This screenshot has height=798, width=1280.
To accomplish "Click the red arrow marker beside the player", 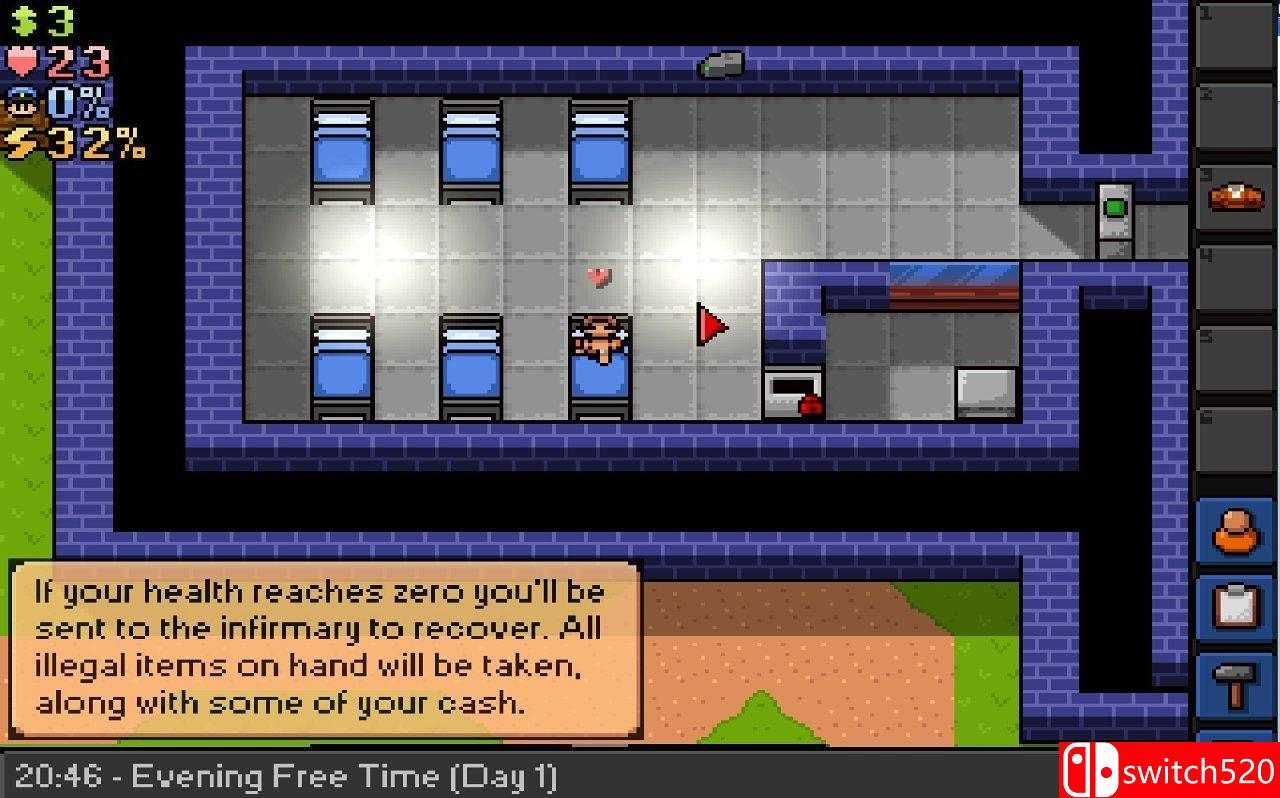I will [711, 325].
